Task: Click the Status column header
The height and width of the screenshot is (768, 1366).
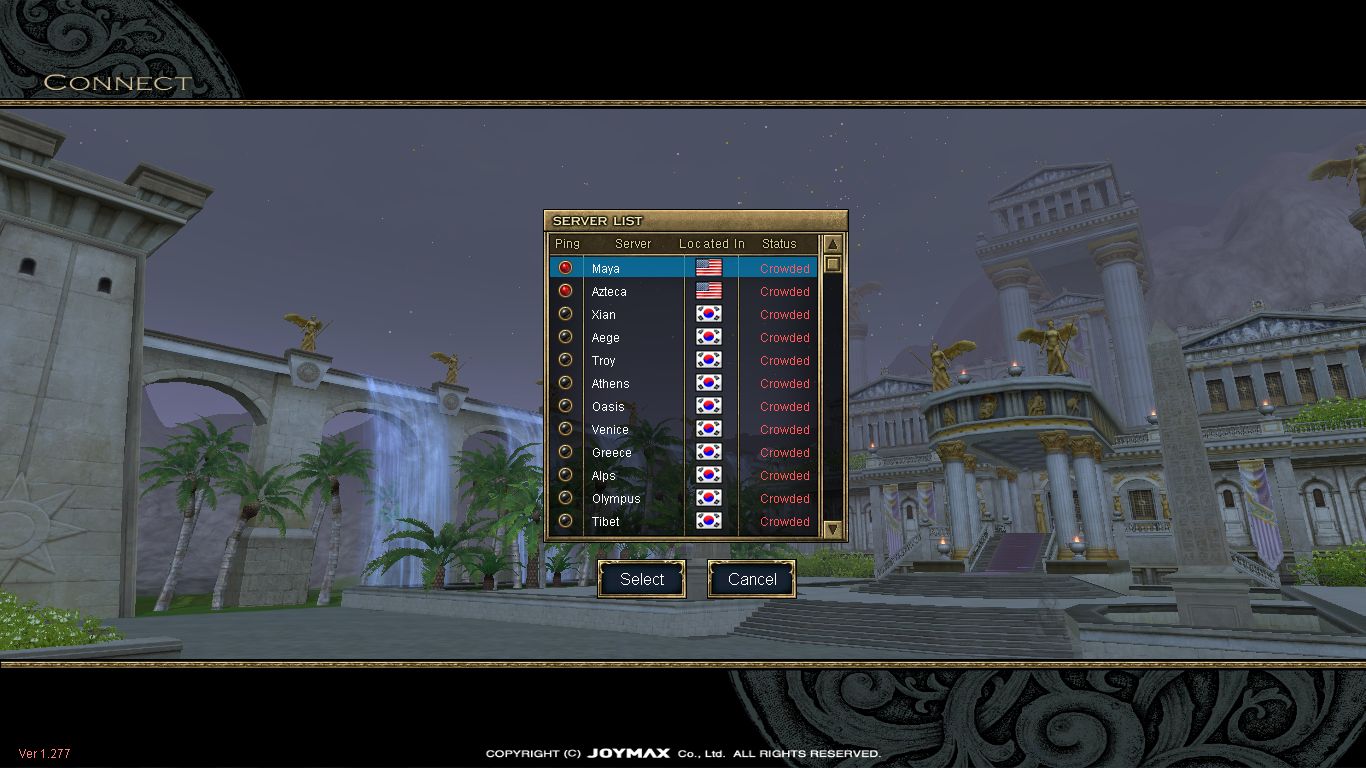Action: (779, 243)
